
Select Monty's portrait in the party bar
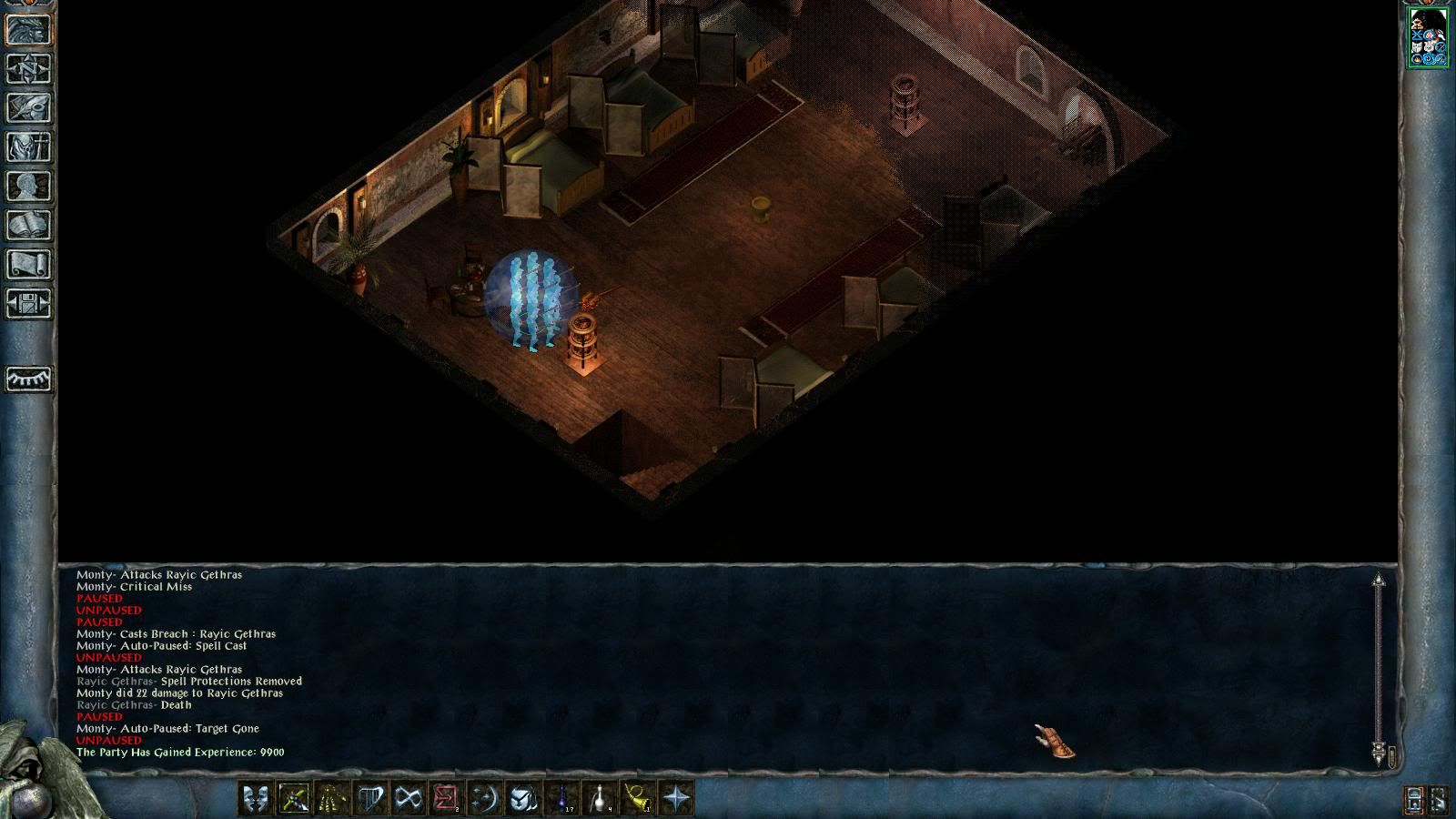click(1428, 37)
